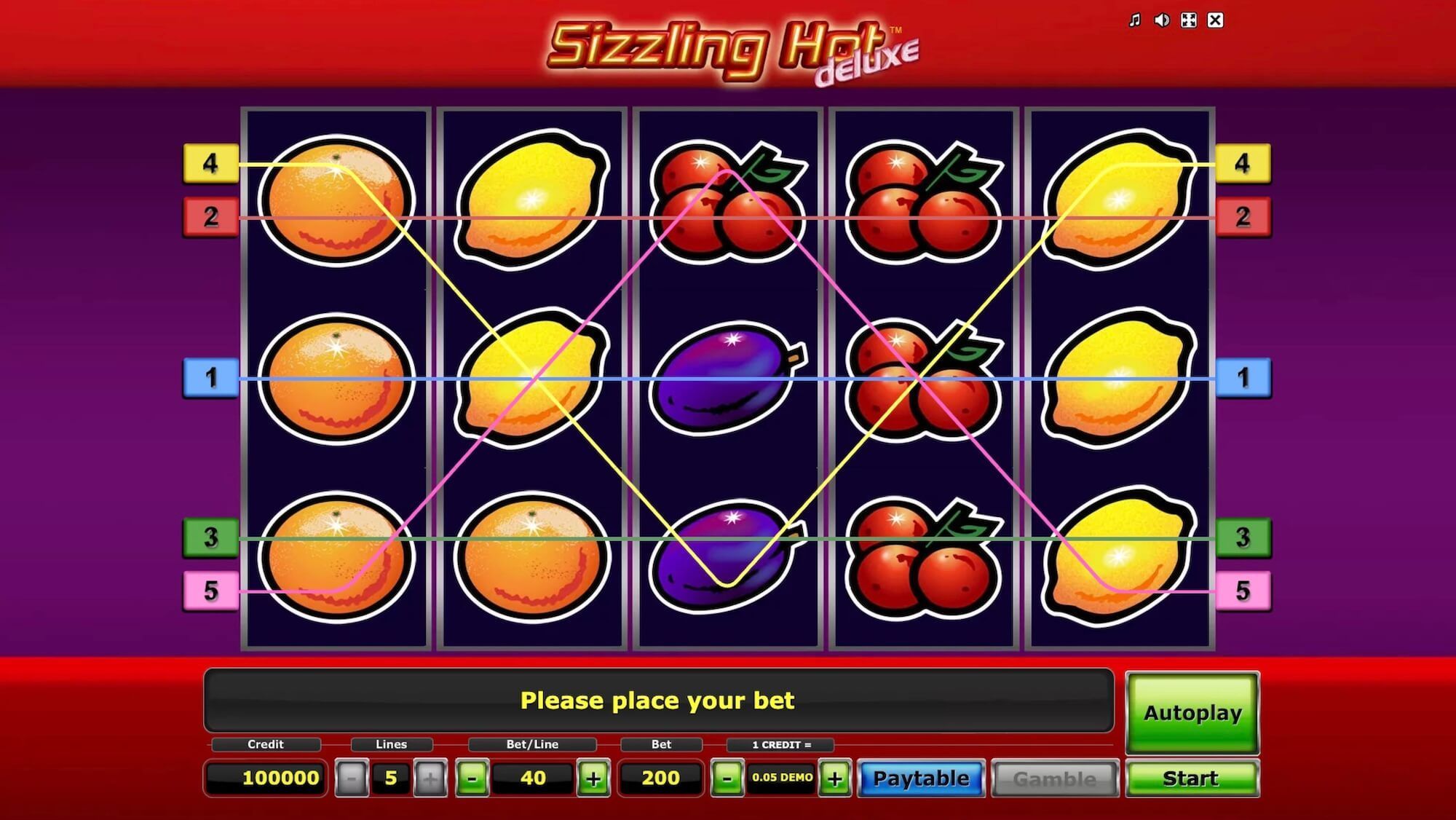The height and width of the screenshot is (820, 1456).
Task: Exit the game with the X icon
Action: pos(1214,21)
